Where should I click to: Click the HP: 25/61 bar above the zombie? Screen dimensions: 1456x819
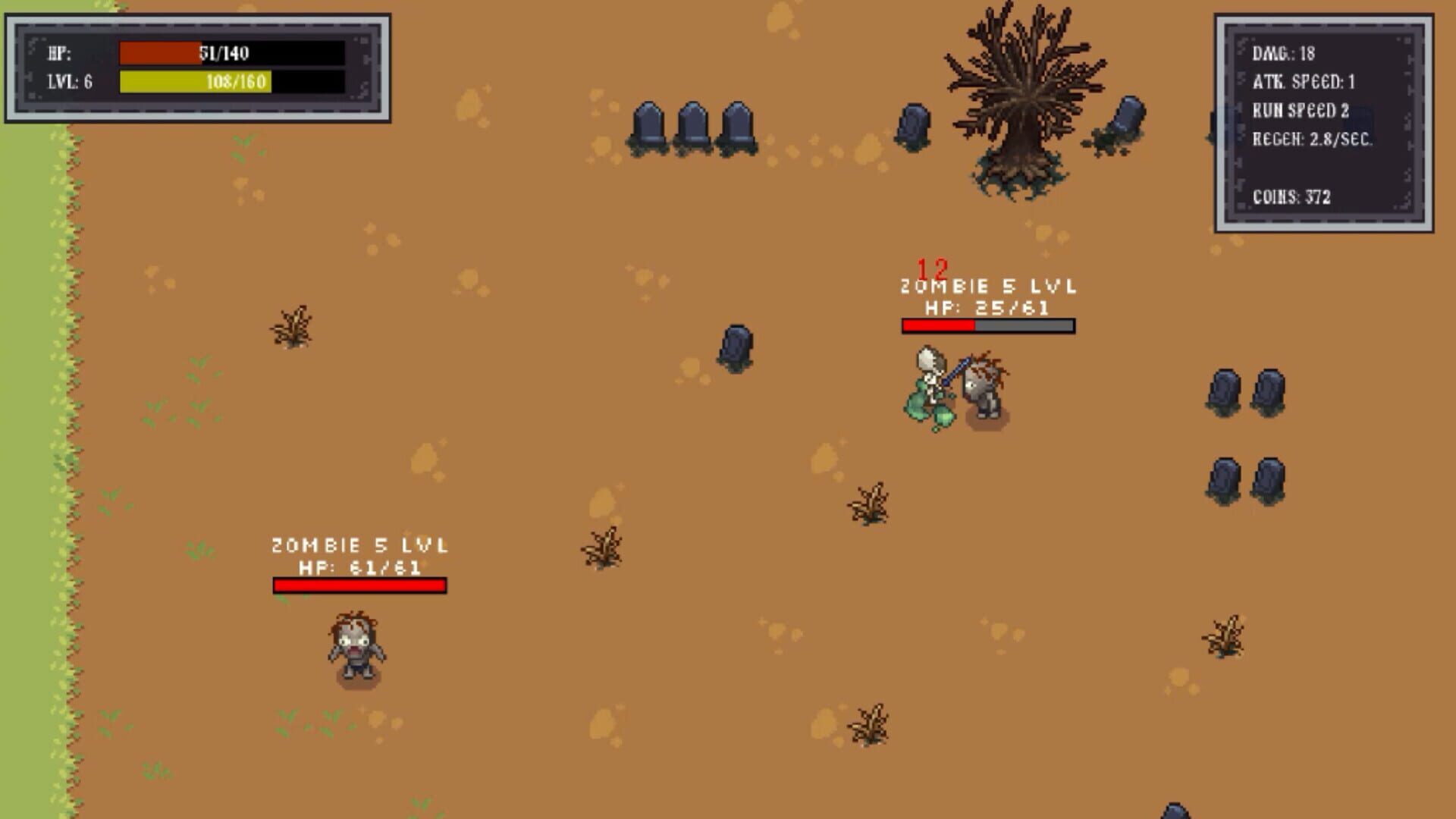(986, 327)
